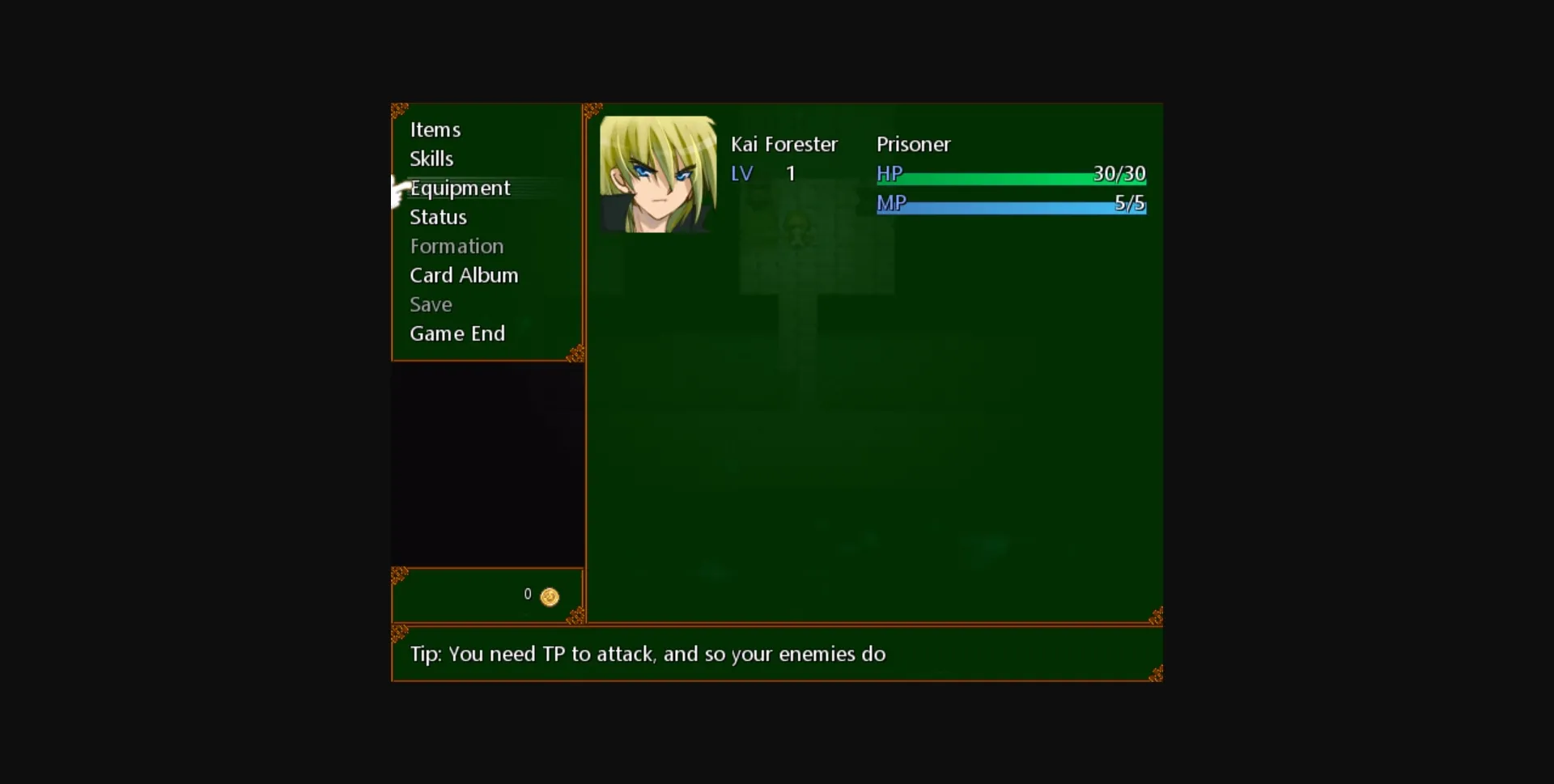Open the Card Album
Image resolution: width=1554 pixels, height=784 pixels.
[463, 275]
